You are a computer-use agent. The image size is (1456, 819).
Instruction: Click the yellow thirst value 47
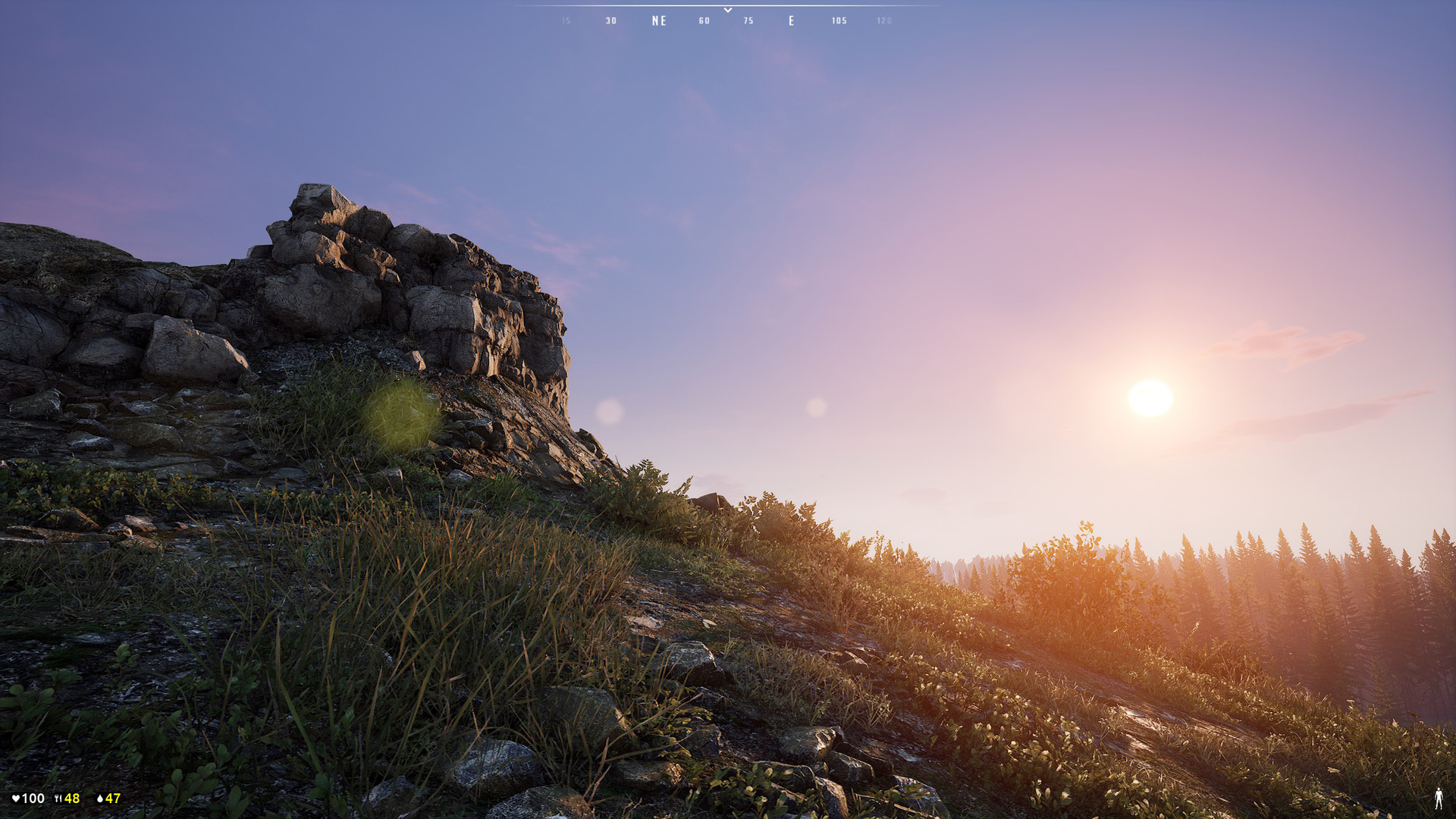(114, 799)
